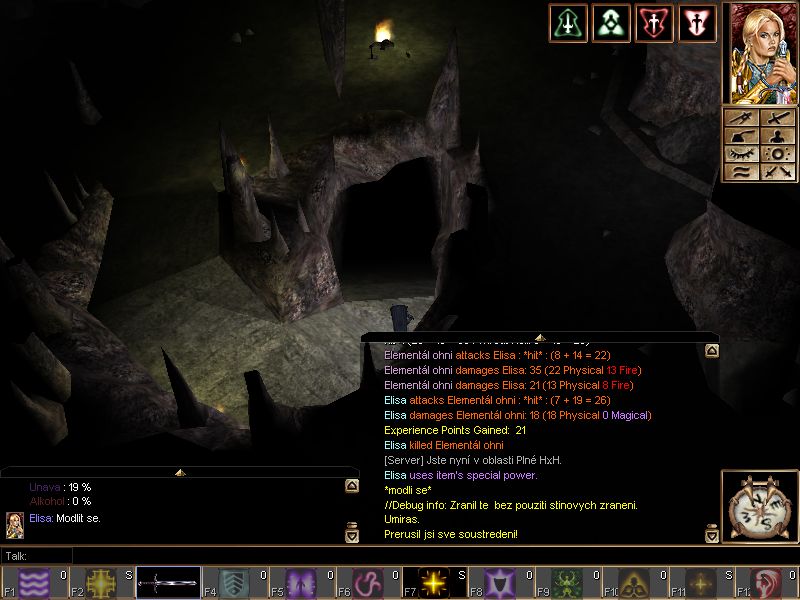Click the green shield-with-sword effect icon
Image resolution: width=800 pixels, height=600 pixels.
[568, 23]
